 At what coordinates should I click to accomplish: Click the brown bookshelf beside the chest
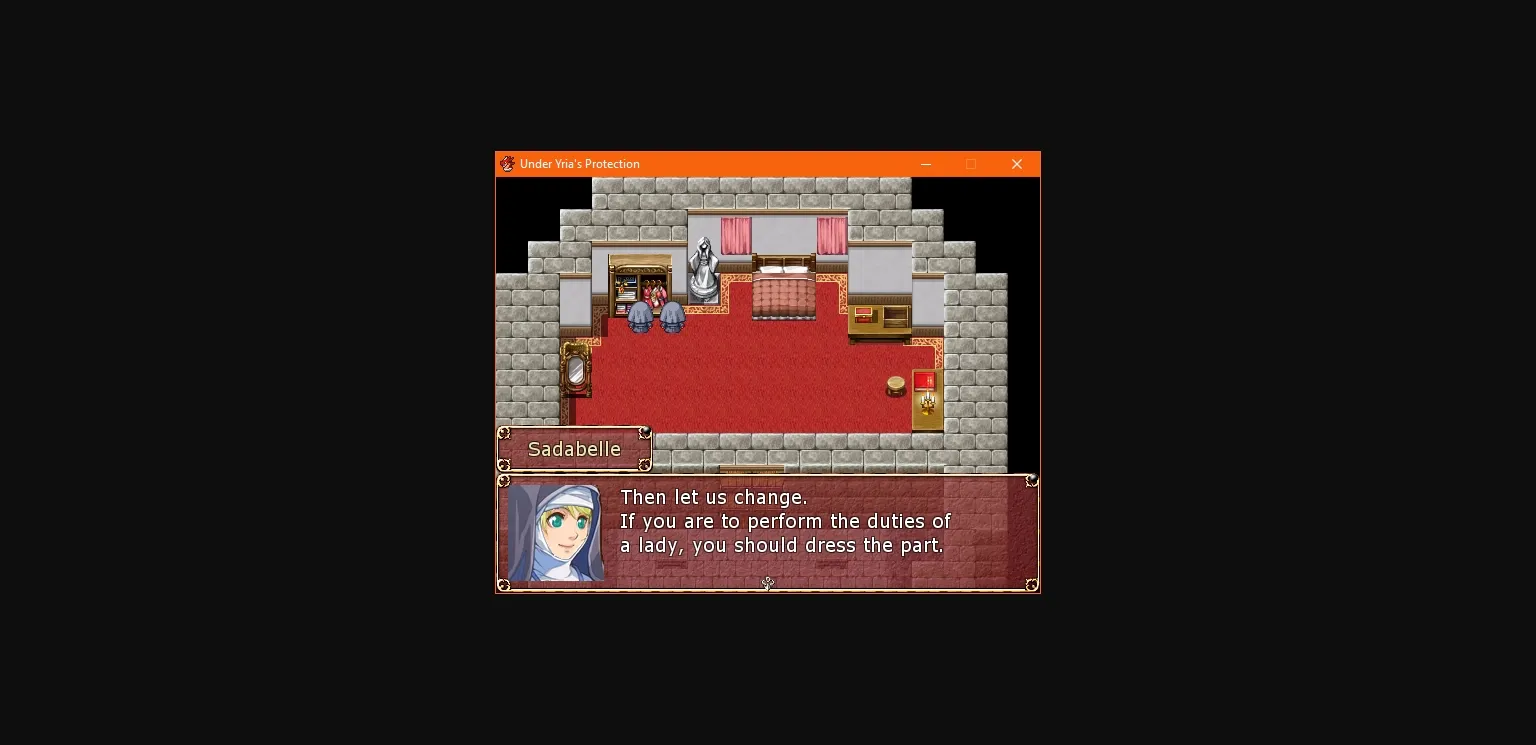(x=895, y=316)
